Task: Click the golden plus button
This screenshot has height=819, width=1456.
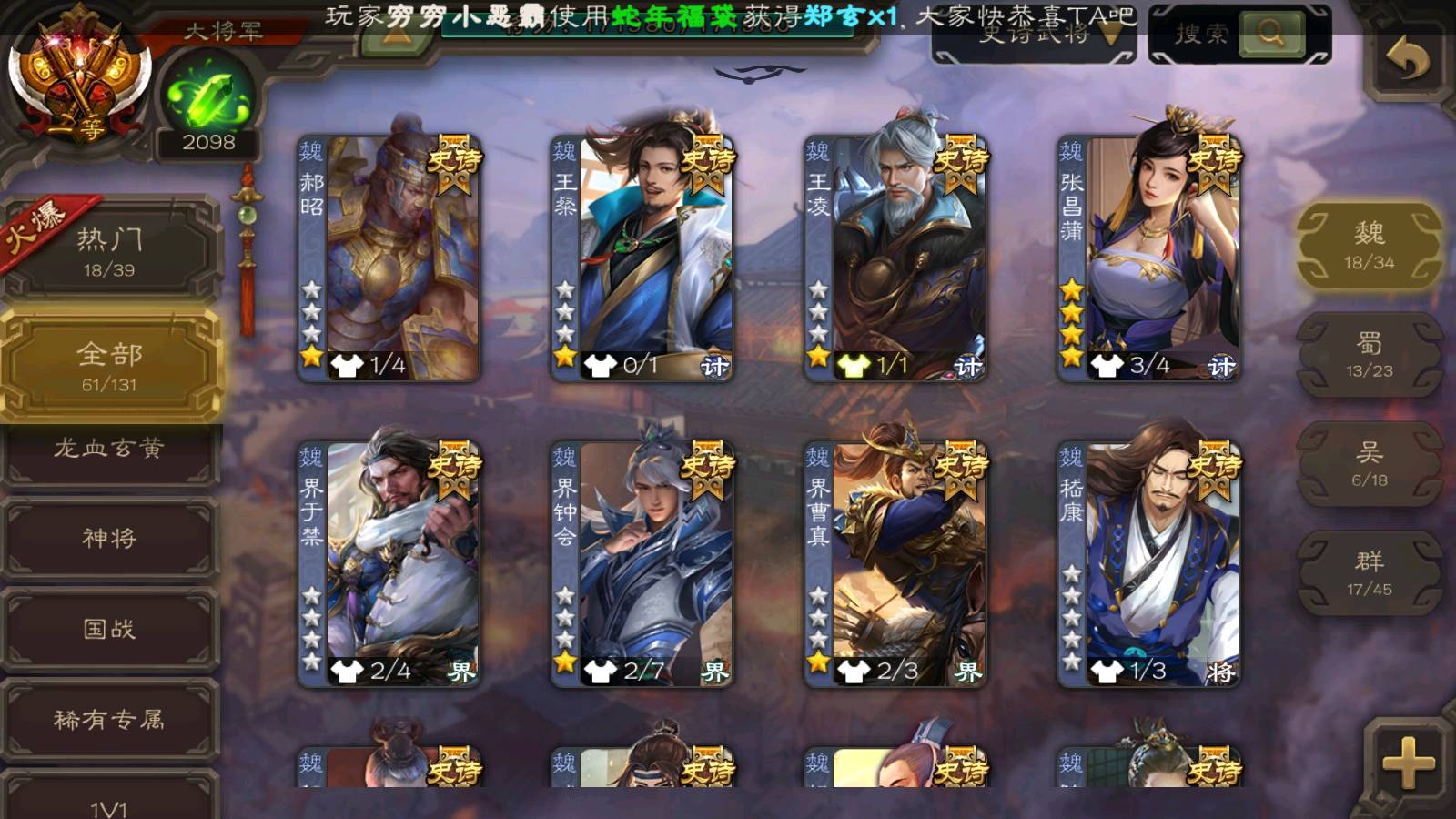Action: 1407,763
